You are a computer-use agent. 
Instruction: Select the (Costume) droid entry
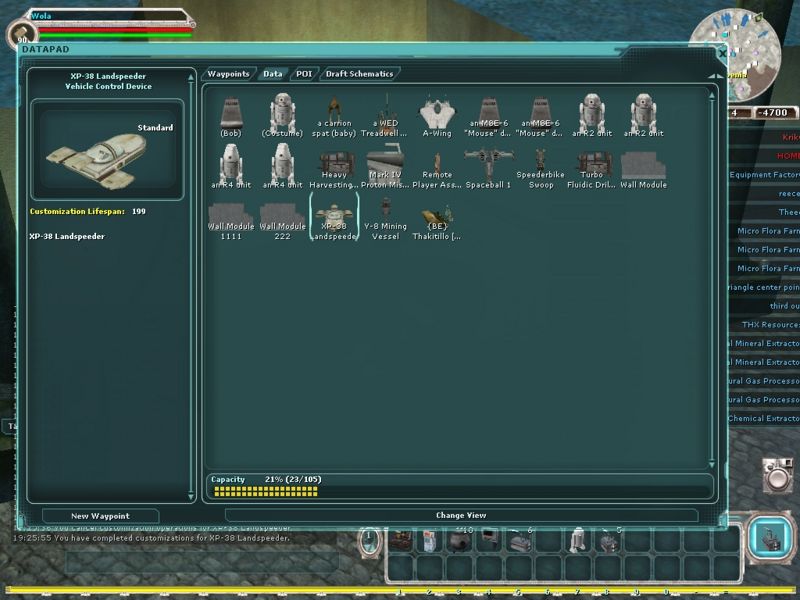coord(283,116)
